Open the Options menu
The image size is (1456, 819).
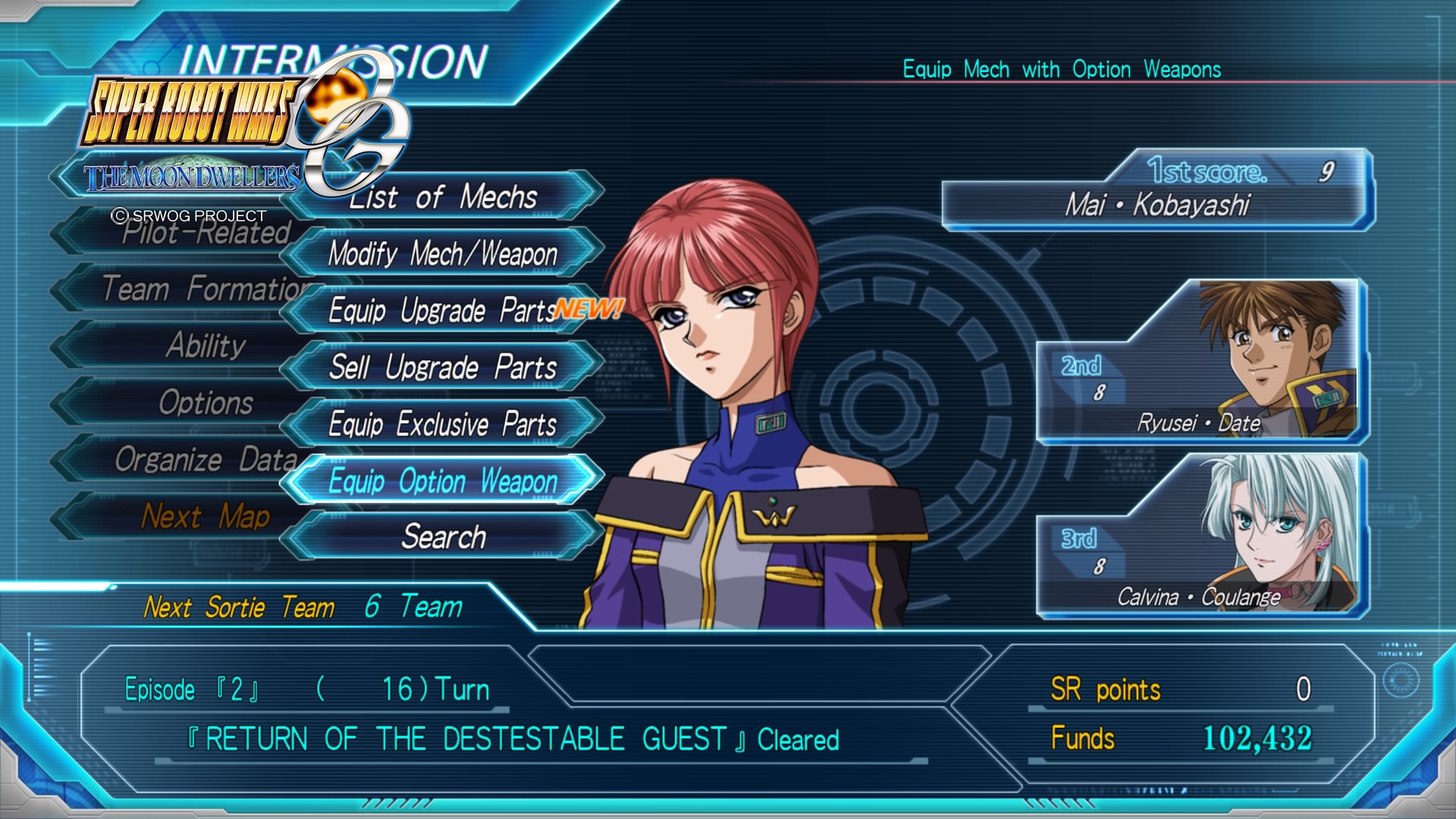206,403
